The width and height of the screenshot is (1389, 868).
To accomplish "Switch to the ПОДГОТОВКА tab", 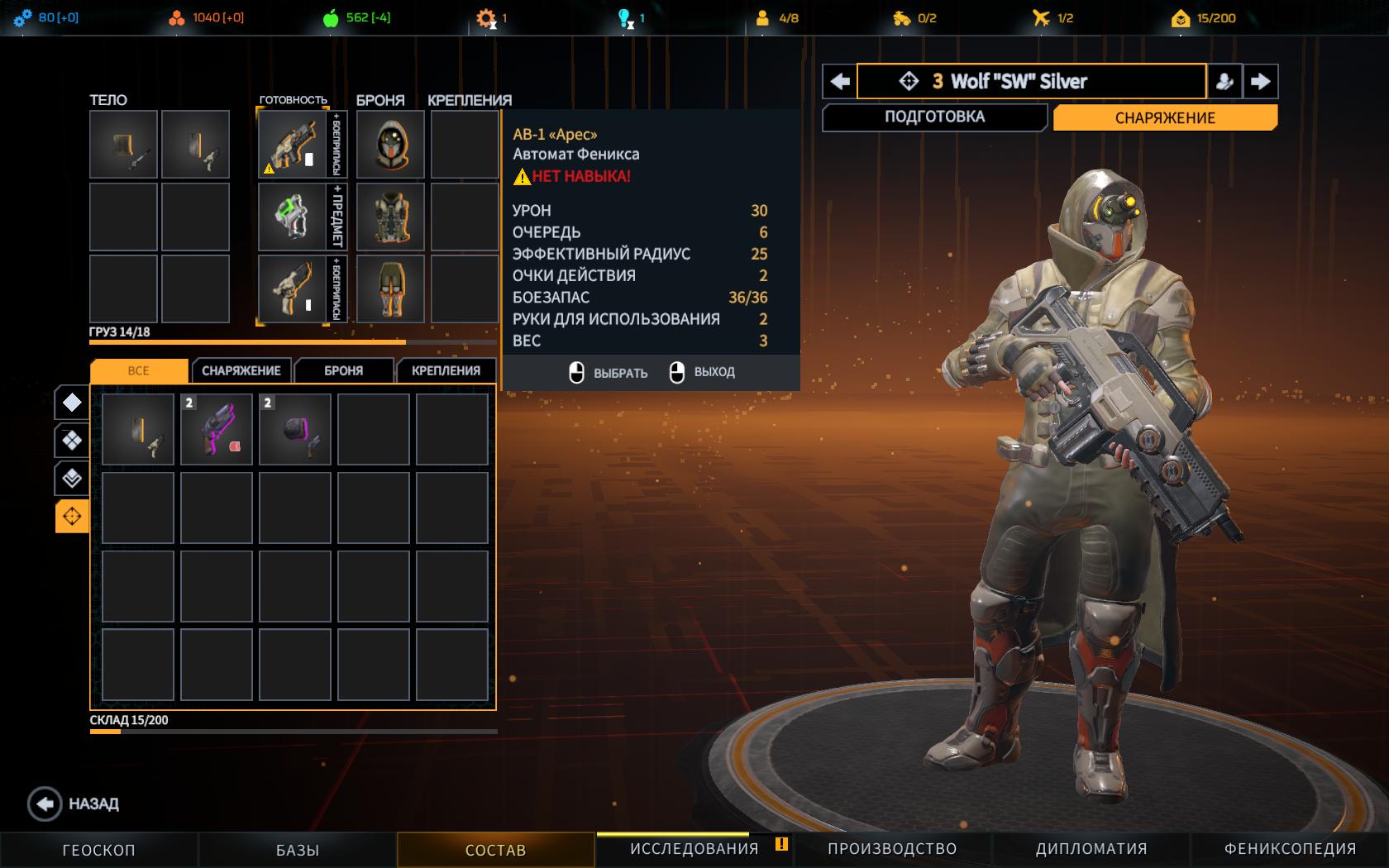I will click(934, 117).
